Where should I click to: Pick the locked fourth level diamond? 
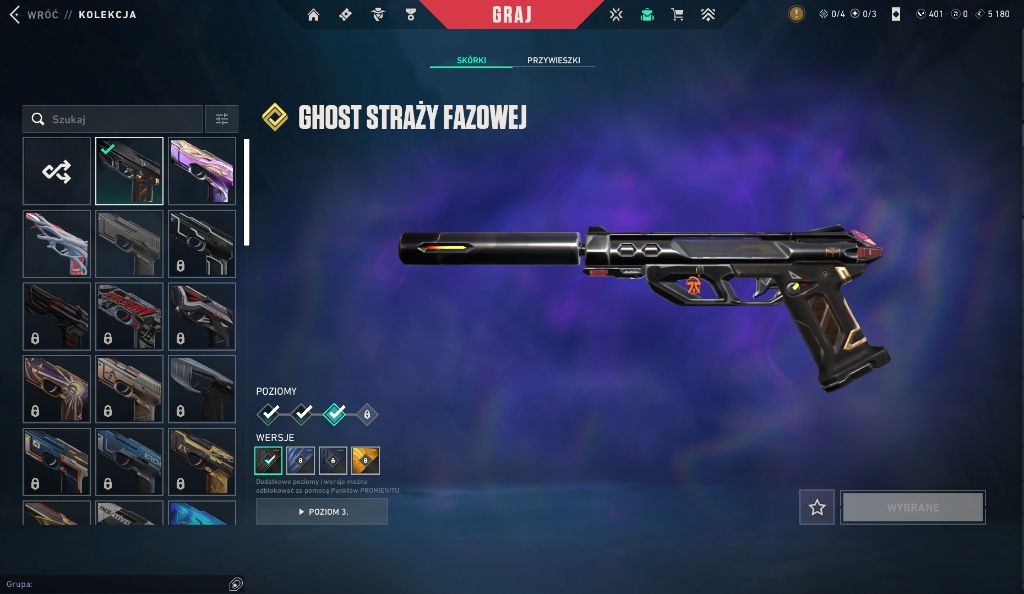tap(367, 412)
